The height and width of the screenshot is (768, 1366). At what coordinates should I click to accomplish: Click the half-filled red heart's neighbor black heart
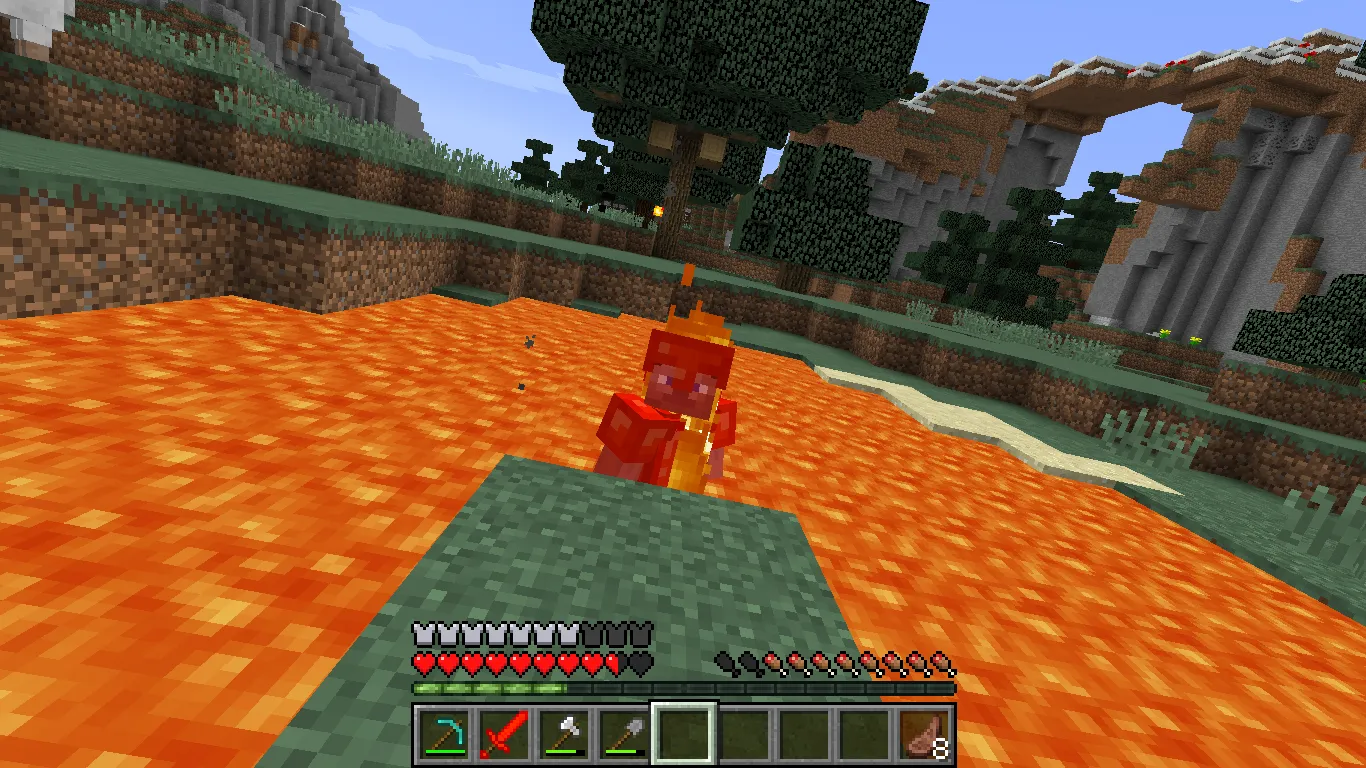[x=639, y=662]
